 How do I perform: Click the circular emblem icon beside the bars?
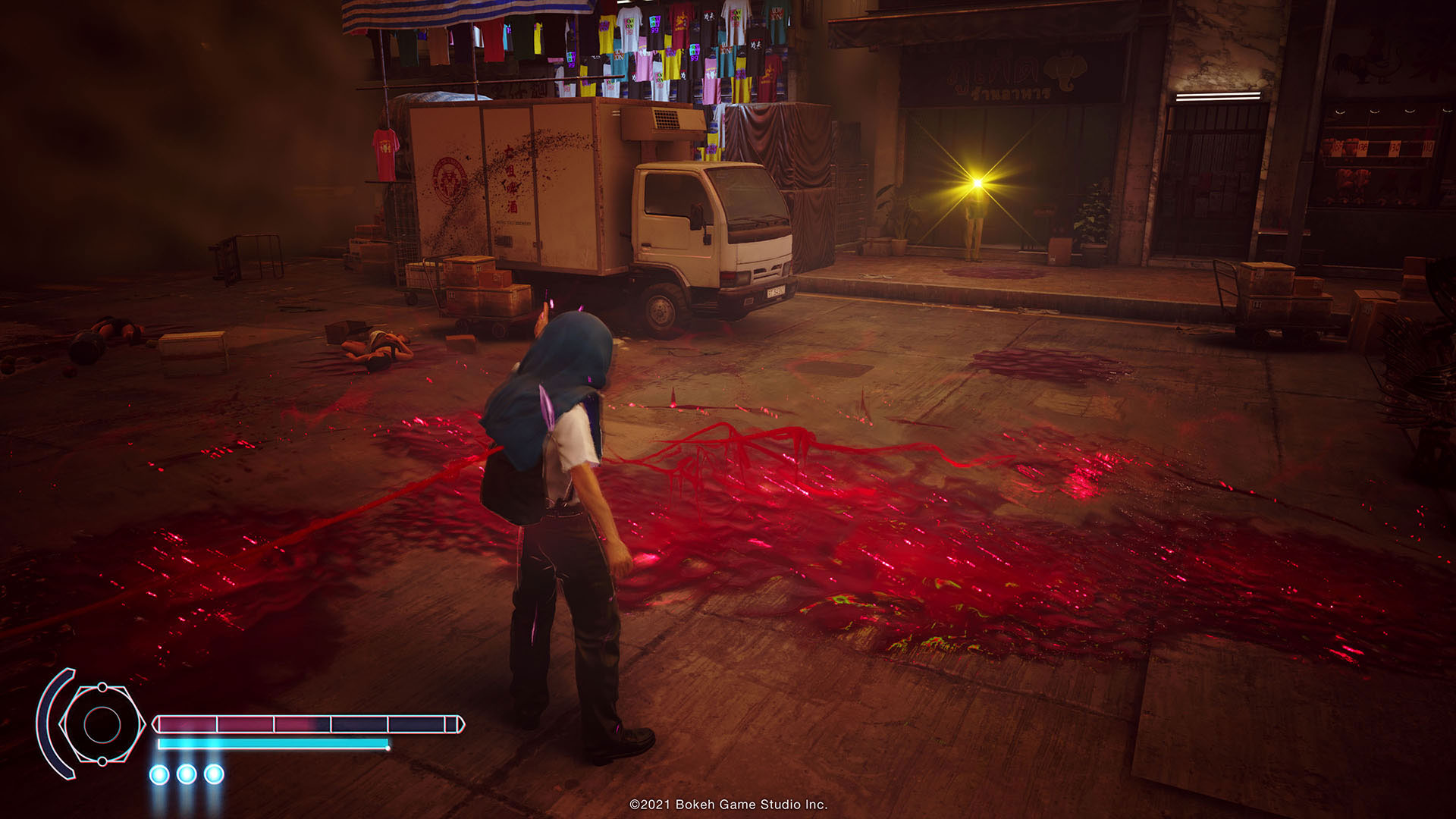tap(102, 724)
